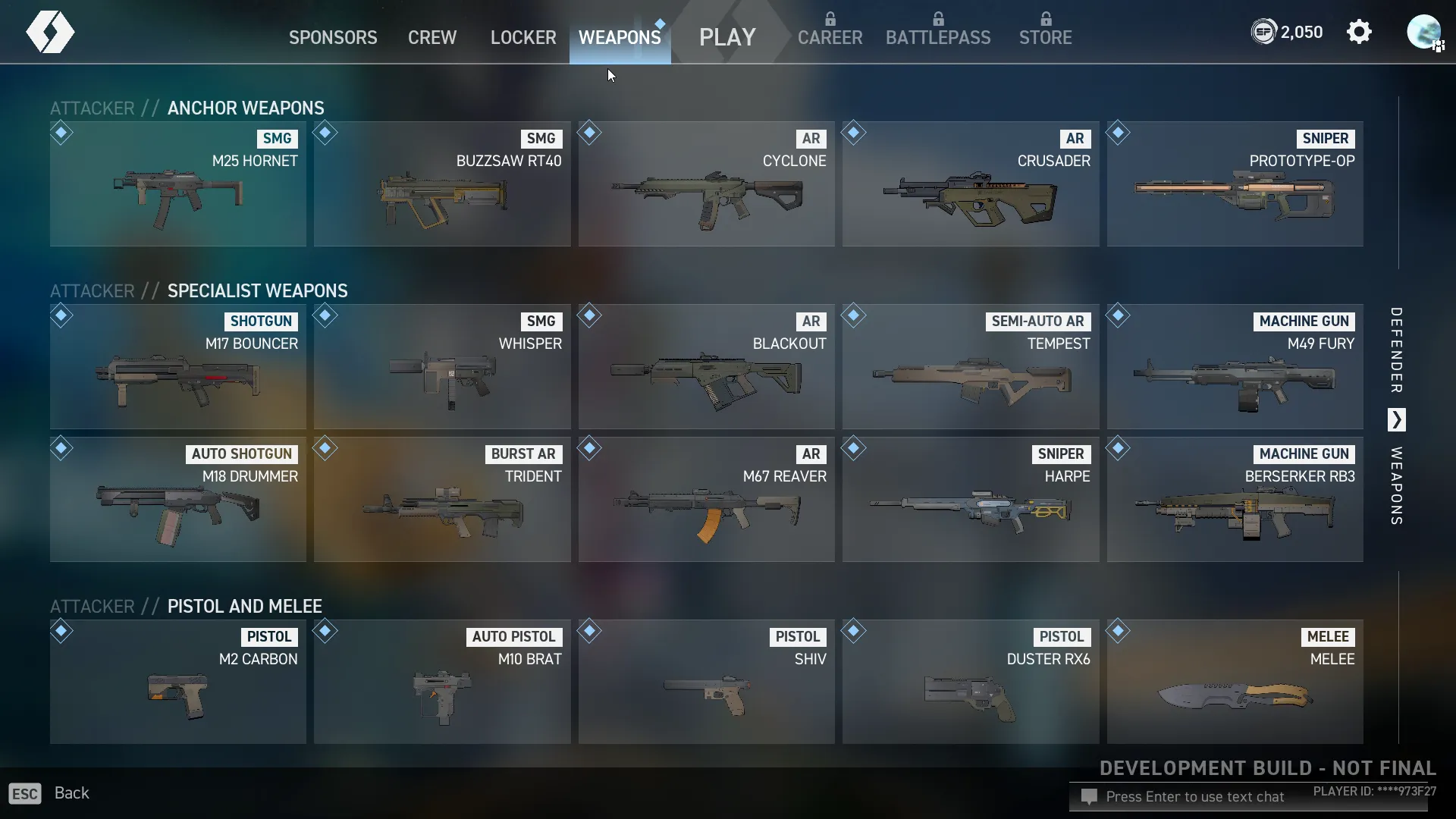Screen dimensions: 1456x819
Task: Switch to the Crew tab
Action: pyautogui.click(x=432, y=37)
